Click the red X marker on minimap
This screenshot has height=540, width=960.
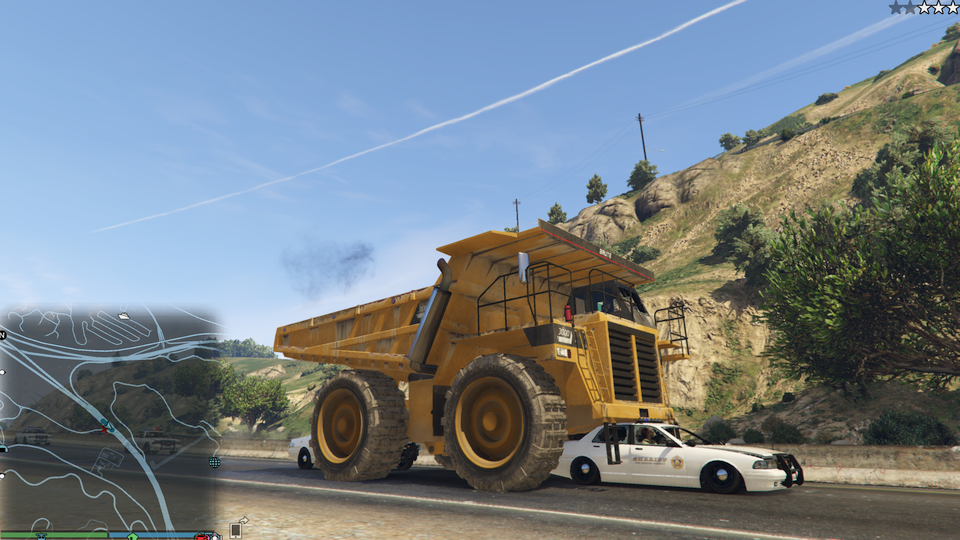(x=102, y=429)
